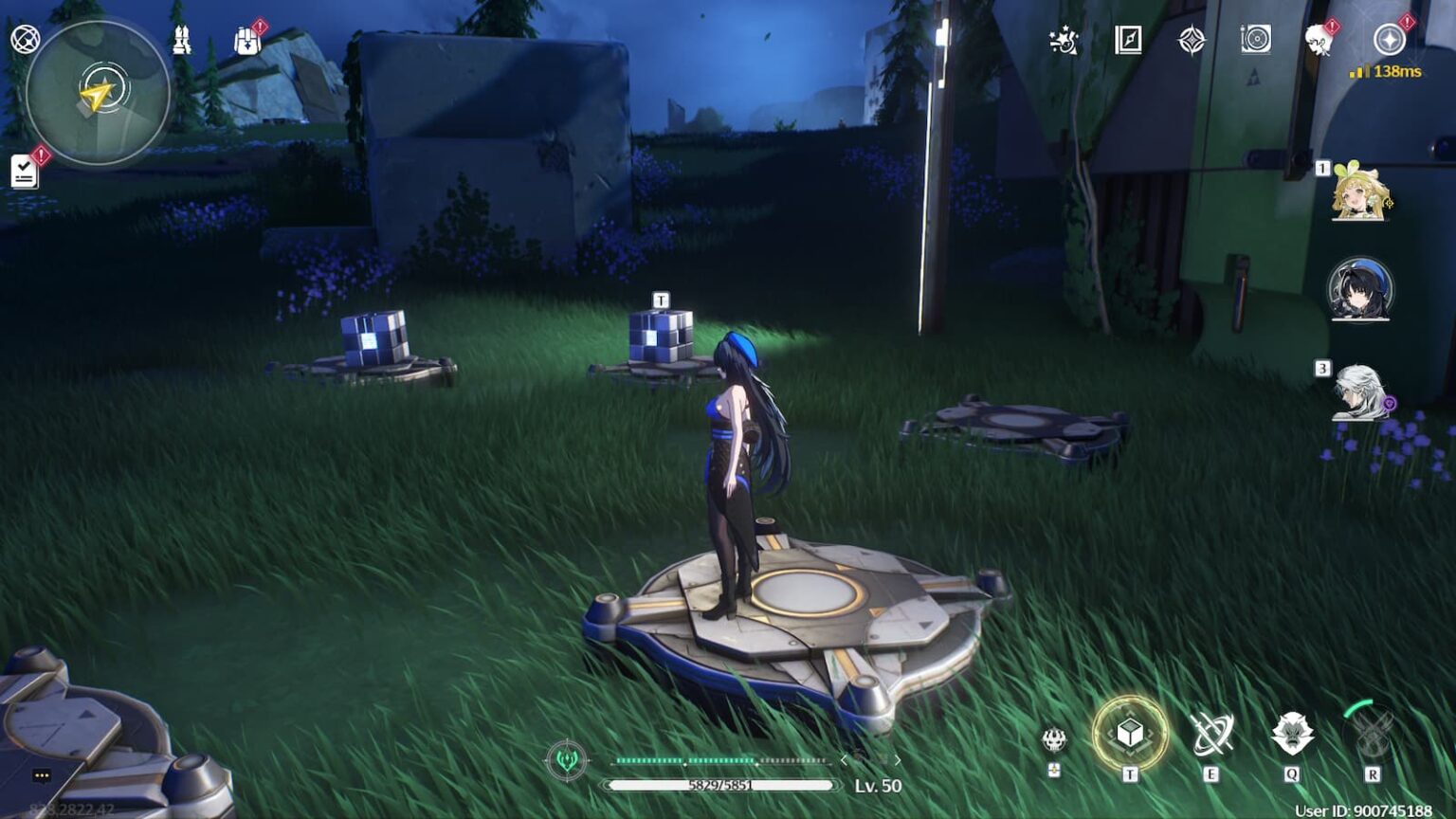Open the compass terminal menu icon

1389,40
